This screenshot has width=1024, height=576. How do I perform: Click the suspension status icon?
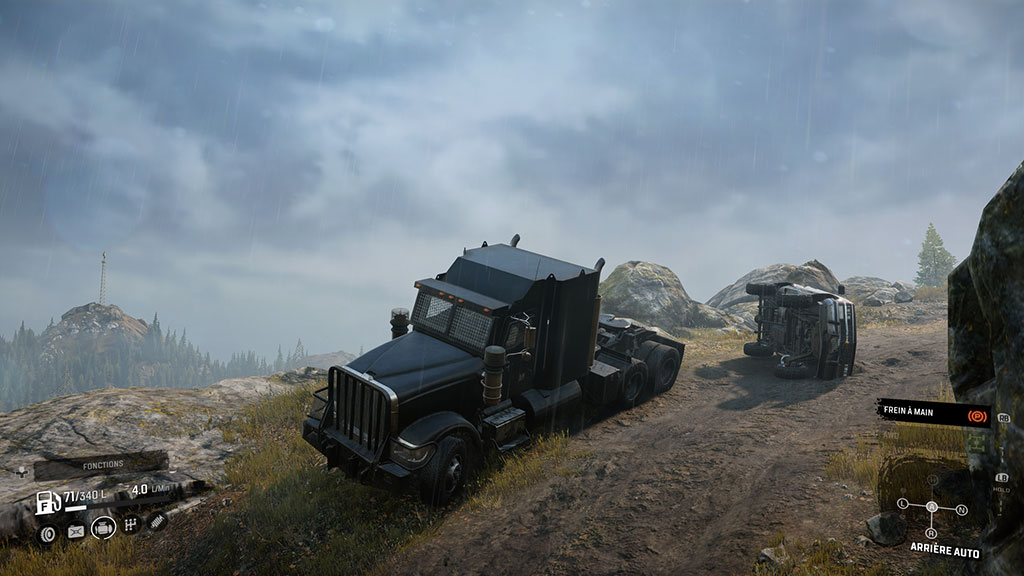158,521
